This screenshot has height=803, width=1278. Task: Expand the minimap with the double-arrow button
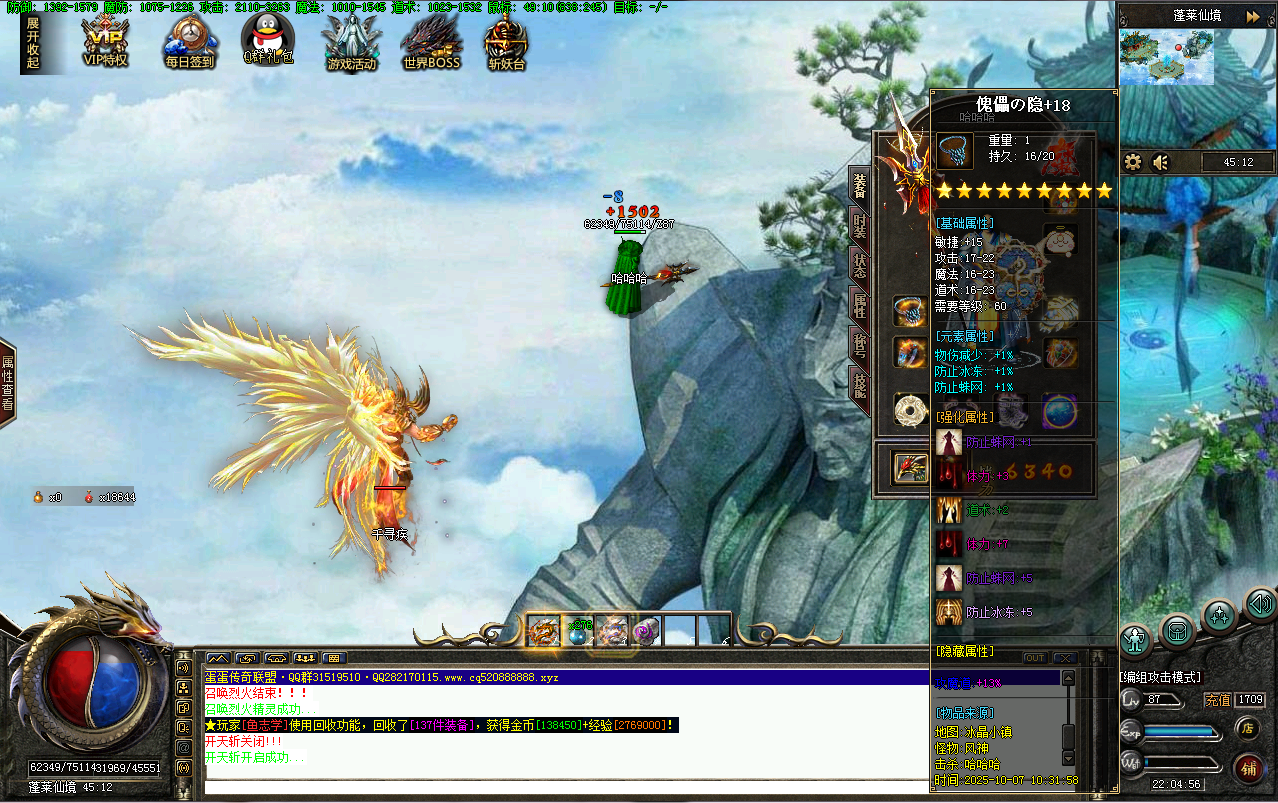pyautogui.click(x=1253, y=16)
